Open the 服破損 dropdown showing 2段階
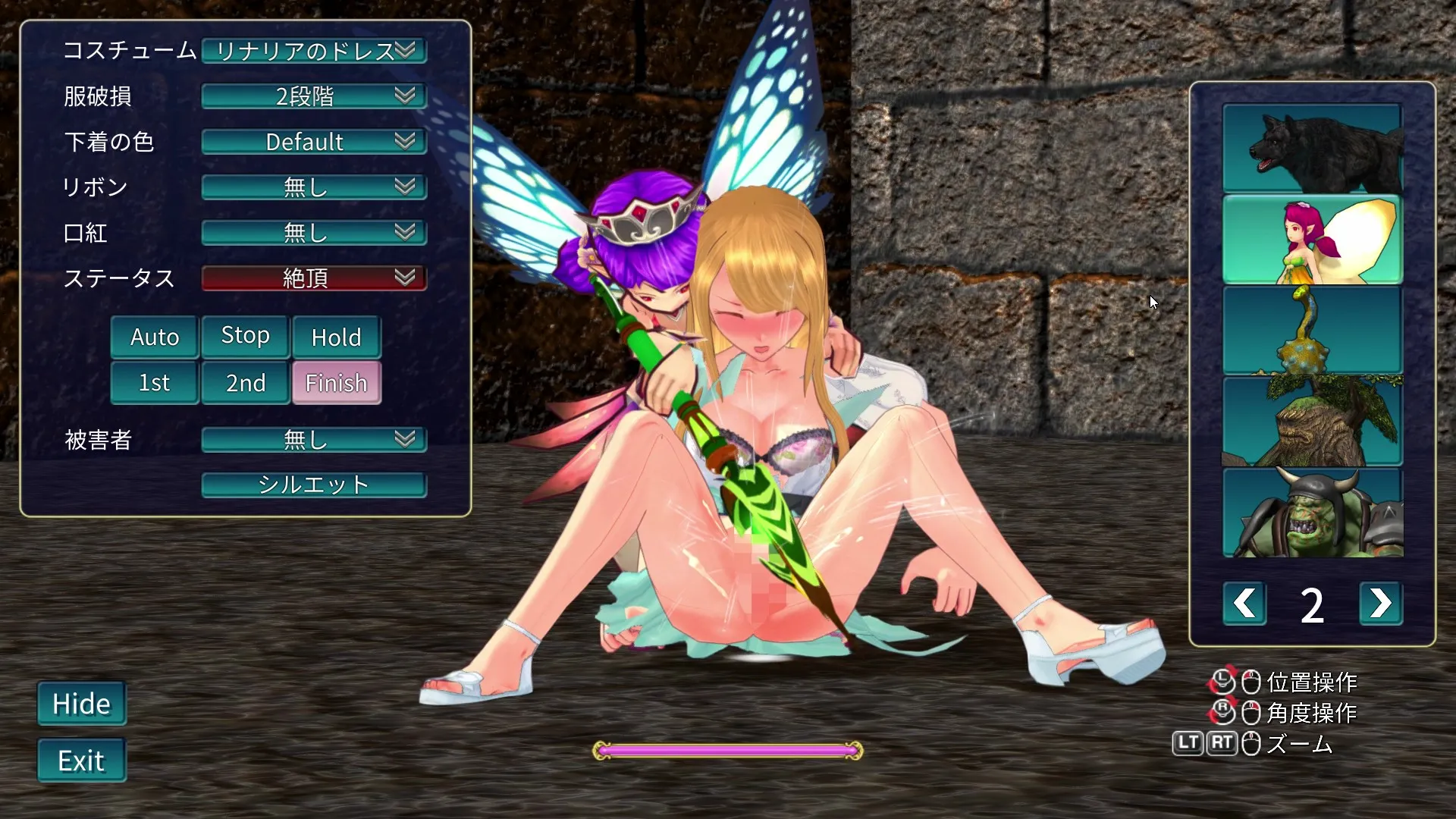The image size is (1456, 819). (314, 96)
